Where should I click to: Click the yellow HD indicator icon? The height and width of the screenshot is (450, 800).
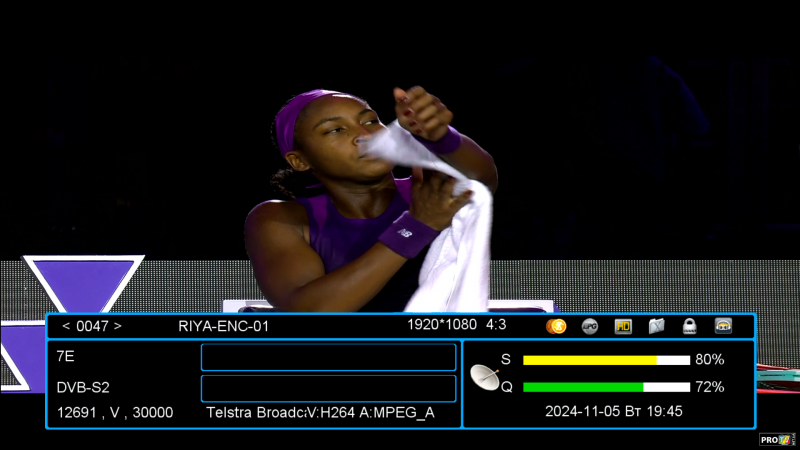click(x=623, y=326)
